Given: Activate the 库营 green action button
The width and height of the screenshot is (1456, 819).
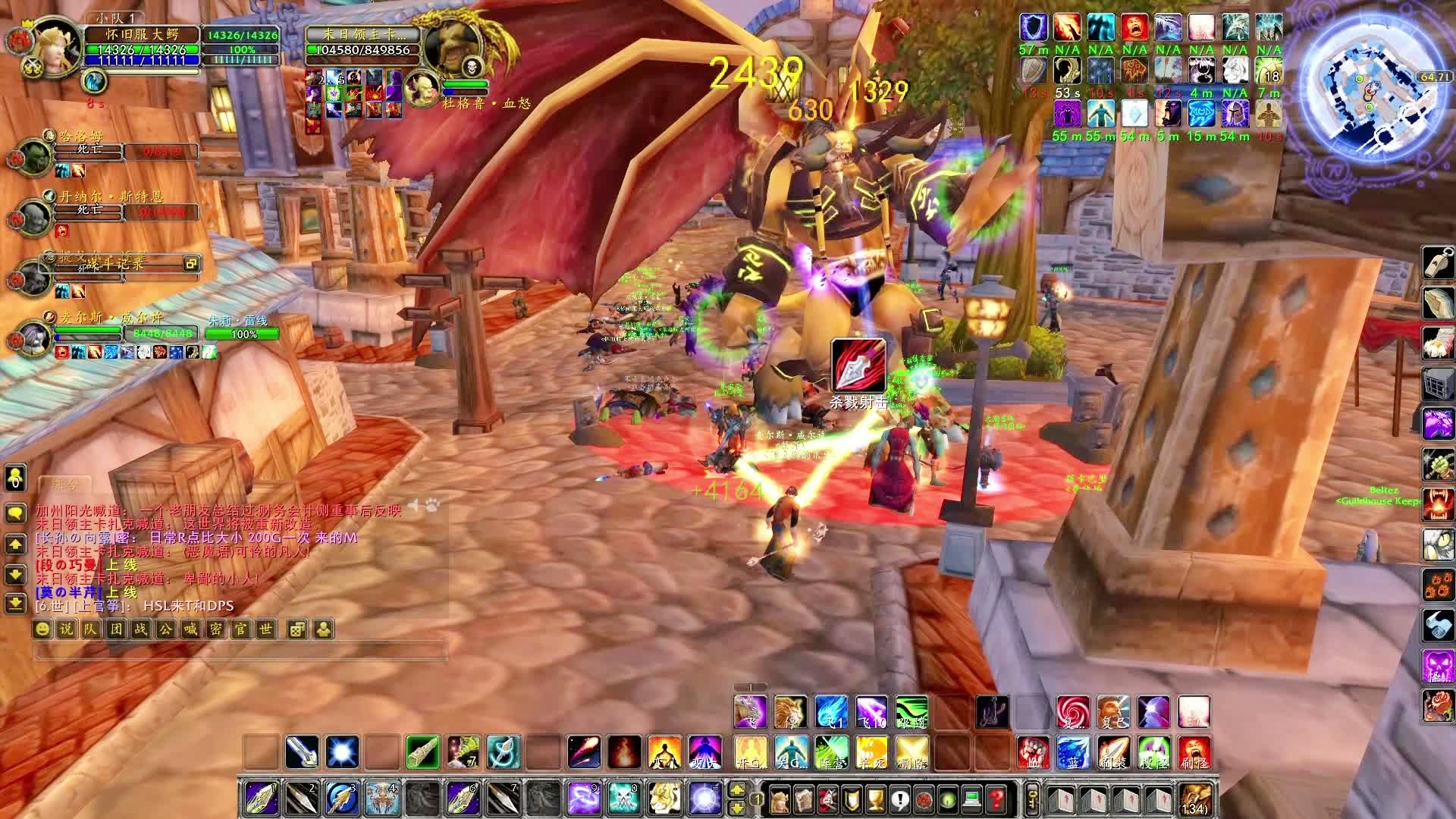Looking at the screenshot, I should 832,752.
